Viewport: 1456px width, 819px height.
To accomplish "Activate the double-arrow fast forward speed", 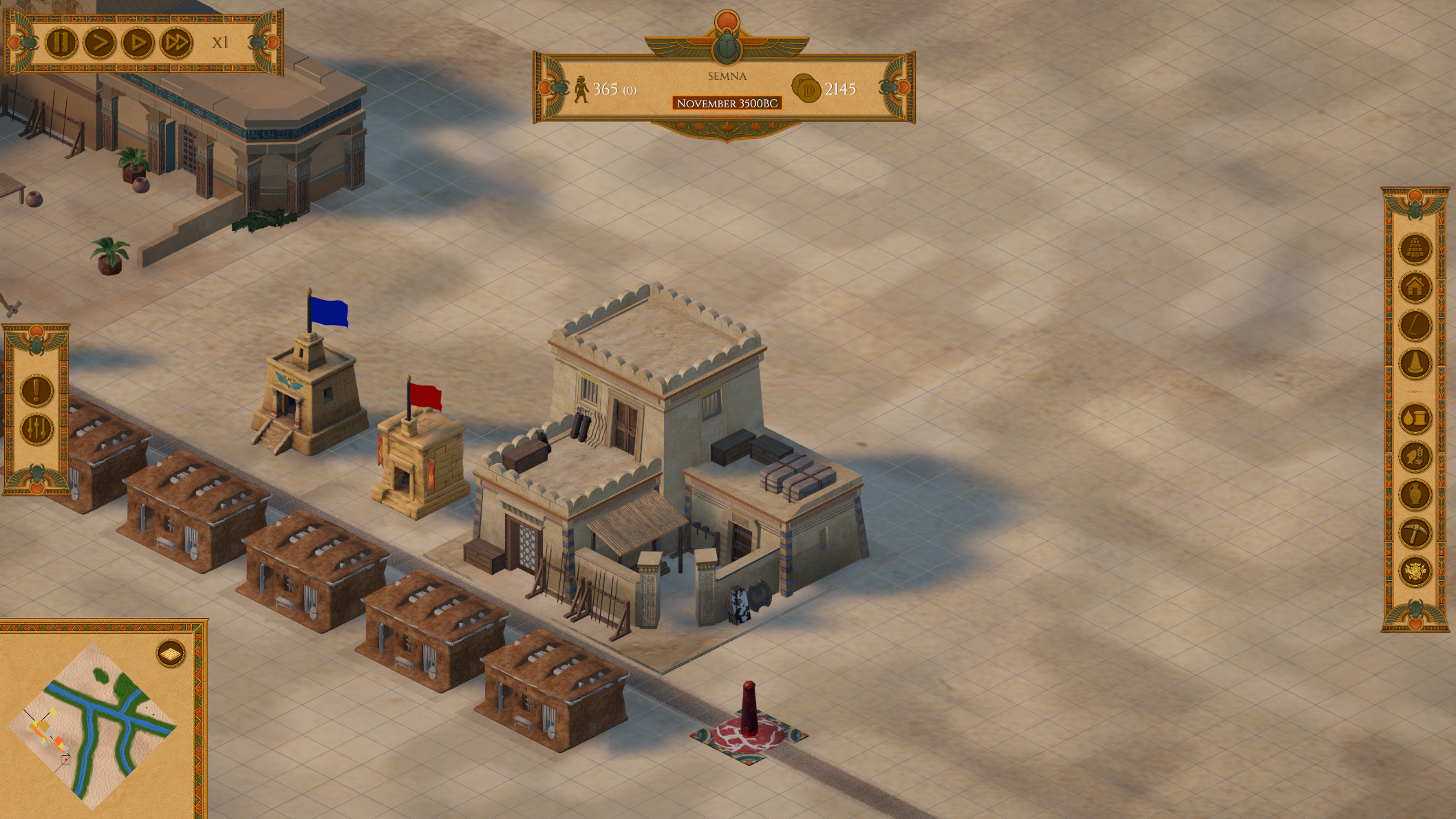I will [176, 43].
